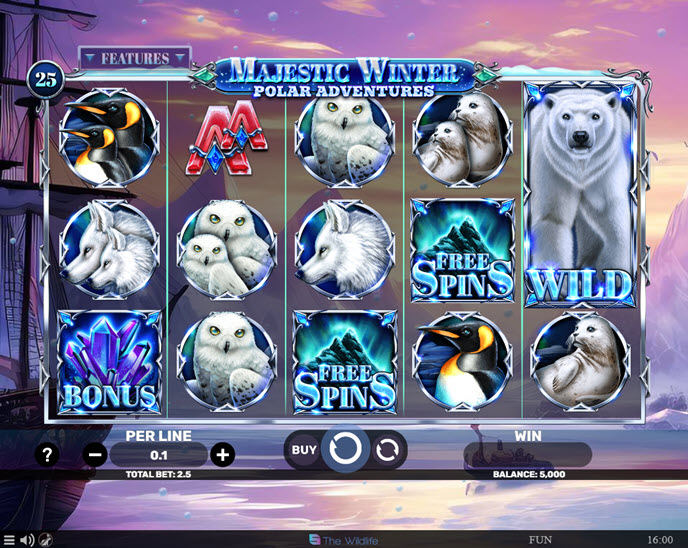Increase the bet per line
The image size is (688, 548).
223,455
